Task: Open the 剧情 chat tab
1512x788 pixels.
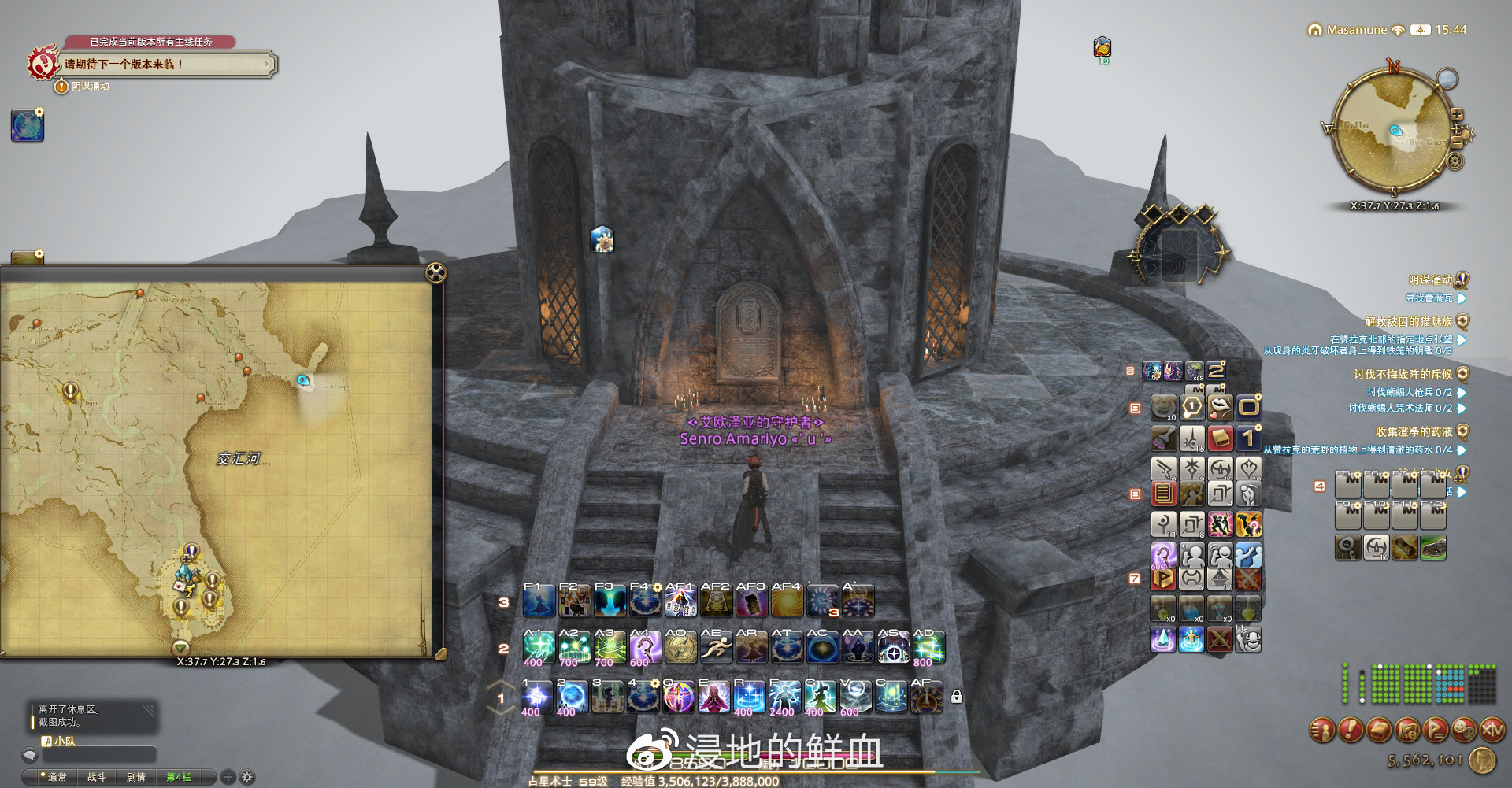Action: [136, 777]
